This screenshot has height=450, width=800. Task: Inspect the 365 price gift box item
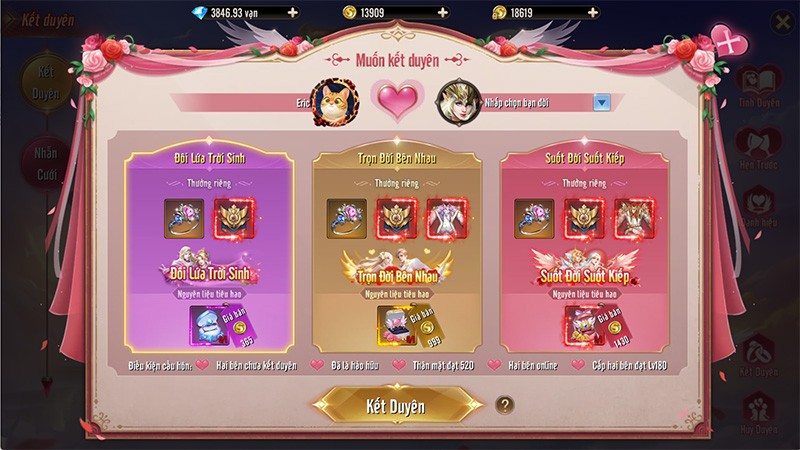207,325
